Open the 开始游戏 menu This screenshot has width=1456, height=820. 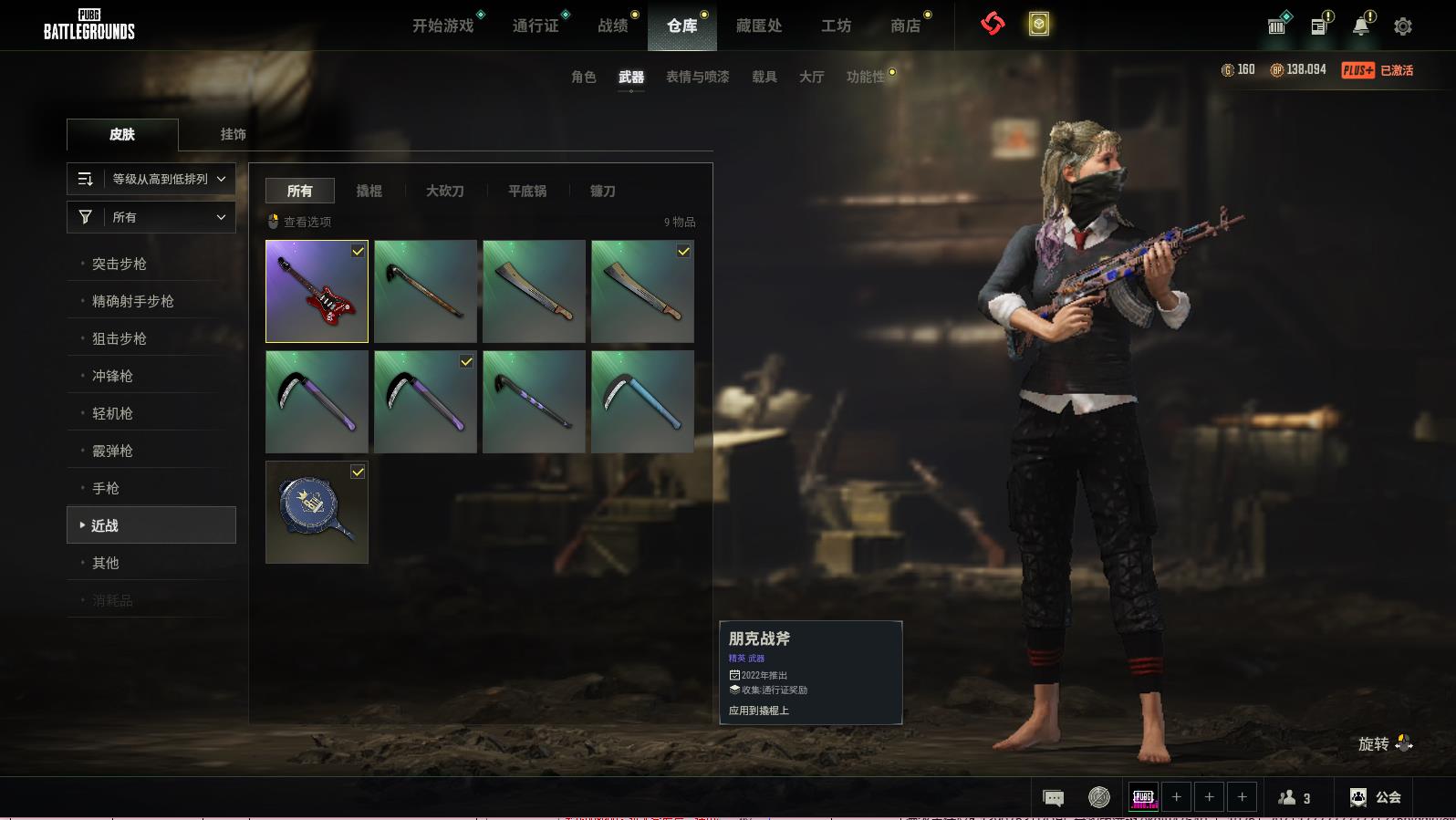point(443,26)
